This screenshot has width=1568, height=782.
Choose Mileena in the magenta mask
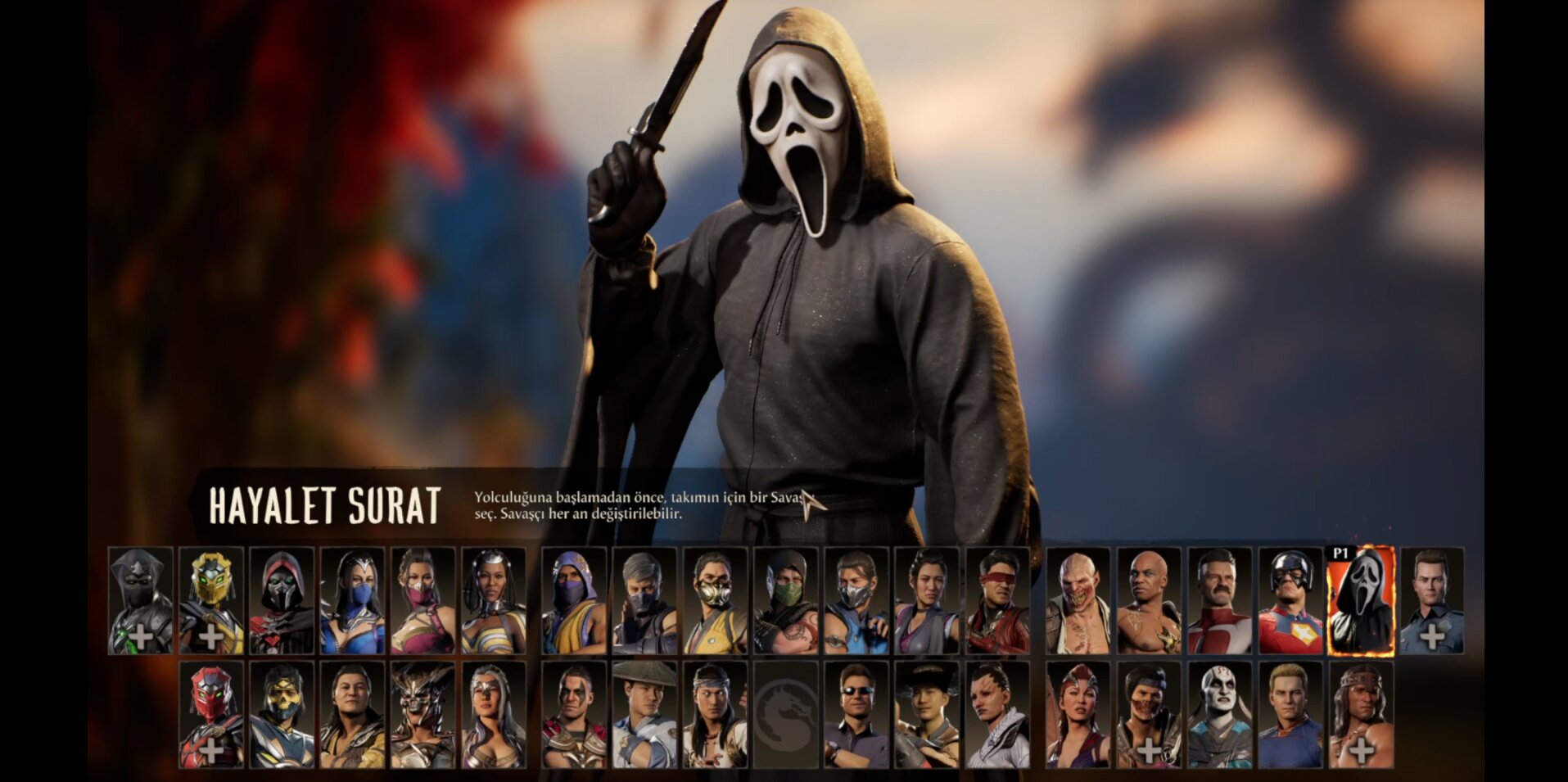423,601
